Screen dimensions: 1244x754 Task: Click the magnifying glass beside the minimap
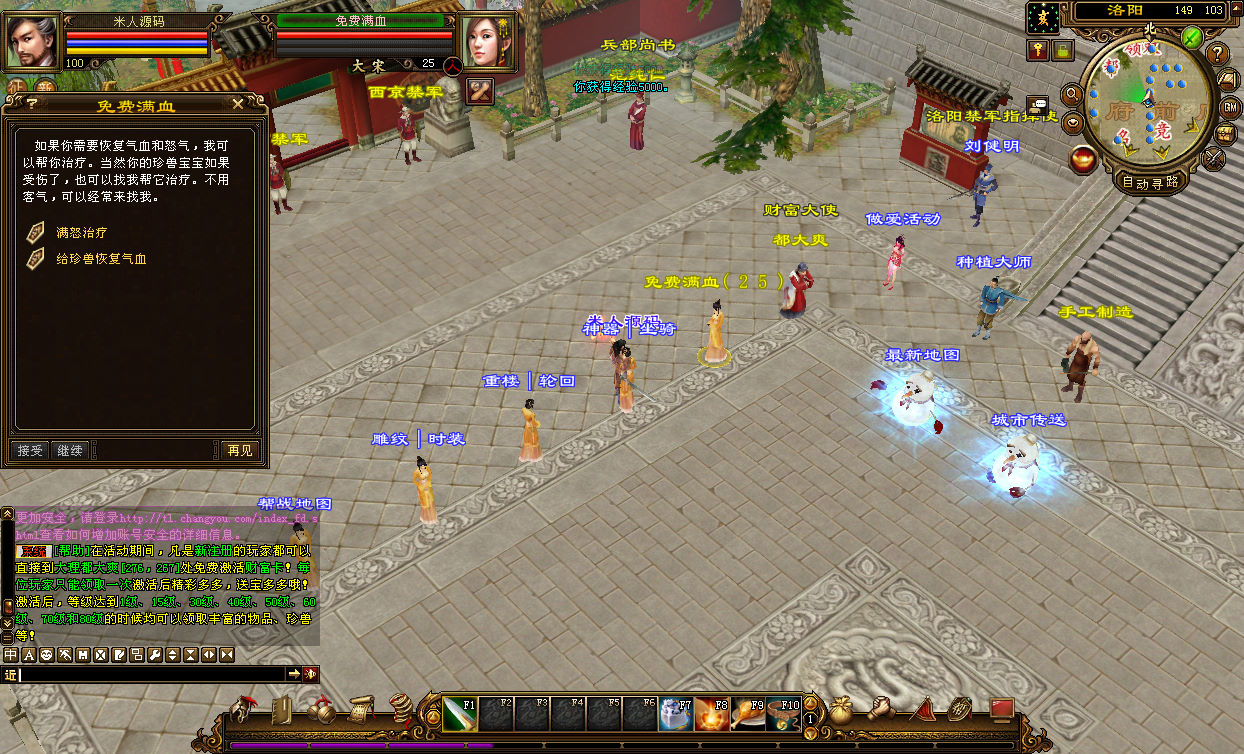[1071, 95]
